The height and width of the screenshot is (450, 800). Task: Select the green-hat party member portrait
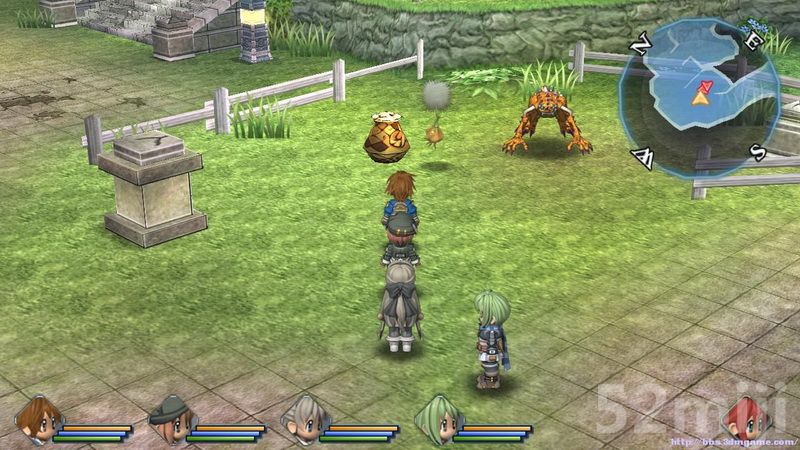pos(170,418)
